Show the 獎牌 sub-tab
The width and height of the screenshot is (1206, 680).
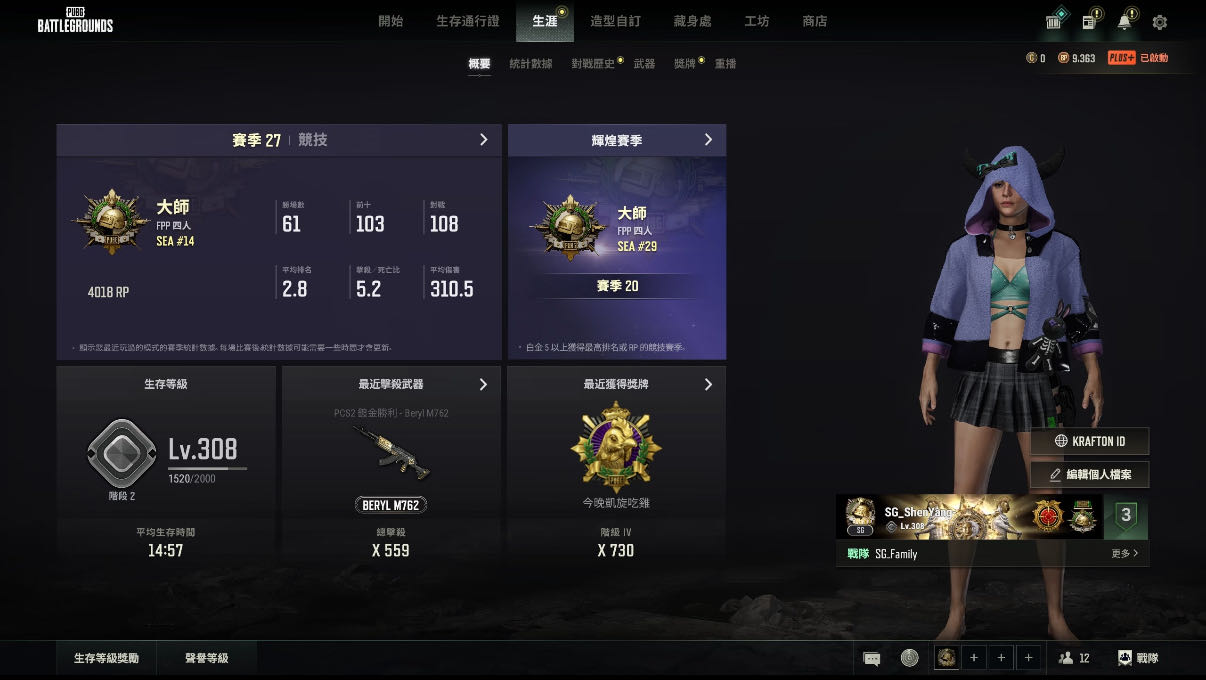pyautogui.click(x=685, y=64)
